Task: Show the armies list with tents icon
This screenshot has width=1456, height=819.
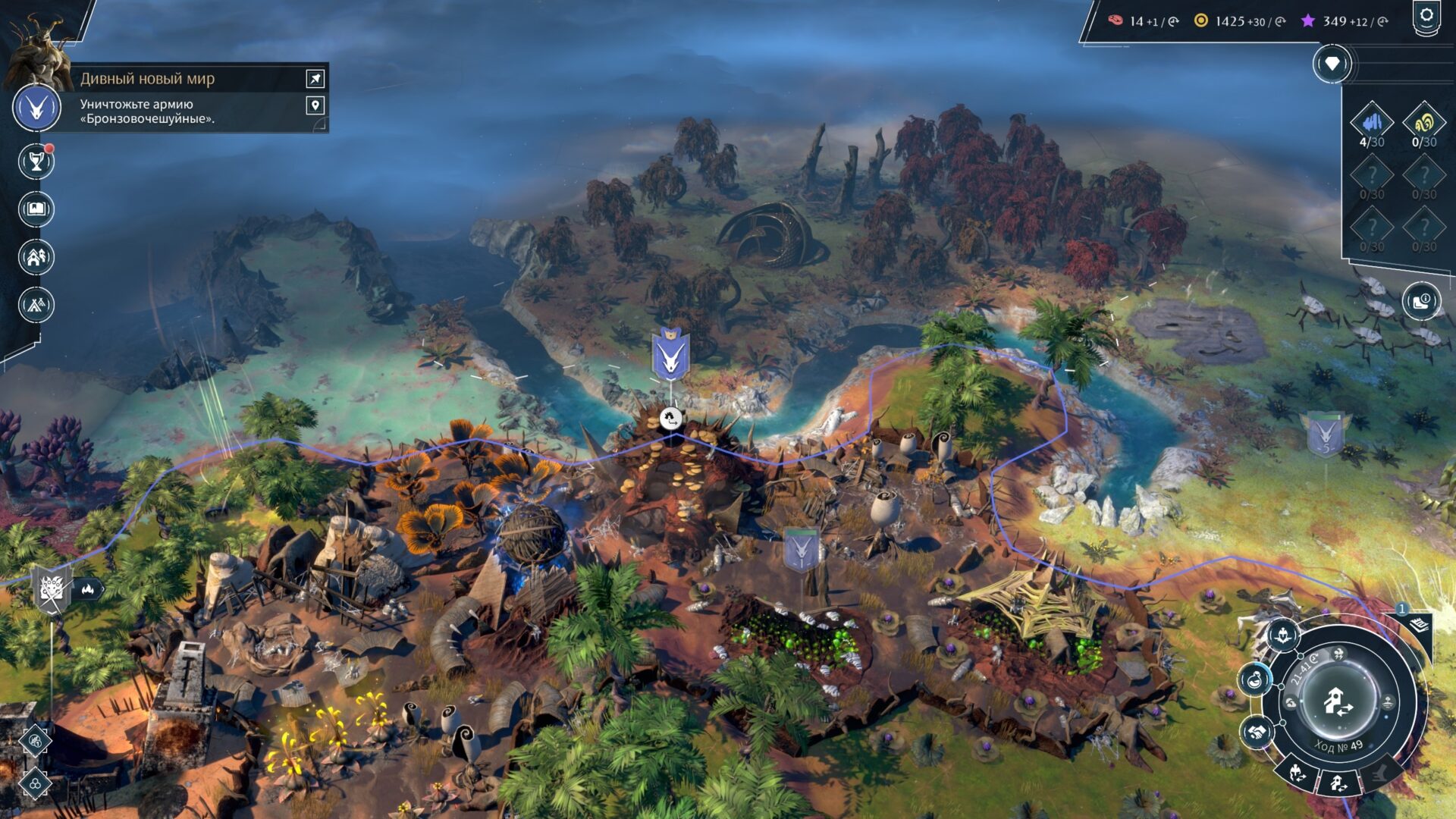Action: [x=36, y=305]
